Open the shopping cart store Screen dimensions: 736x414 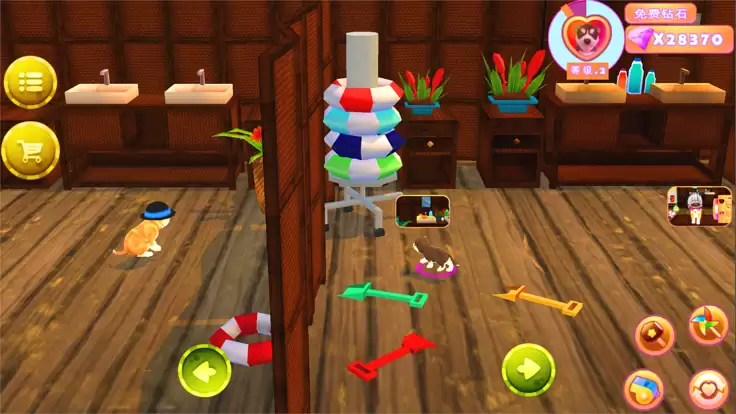[30, 150]
